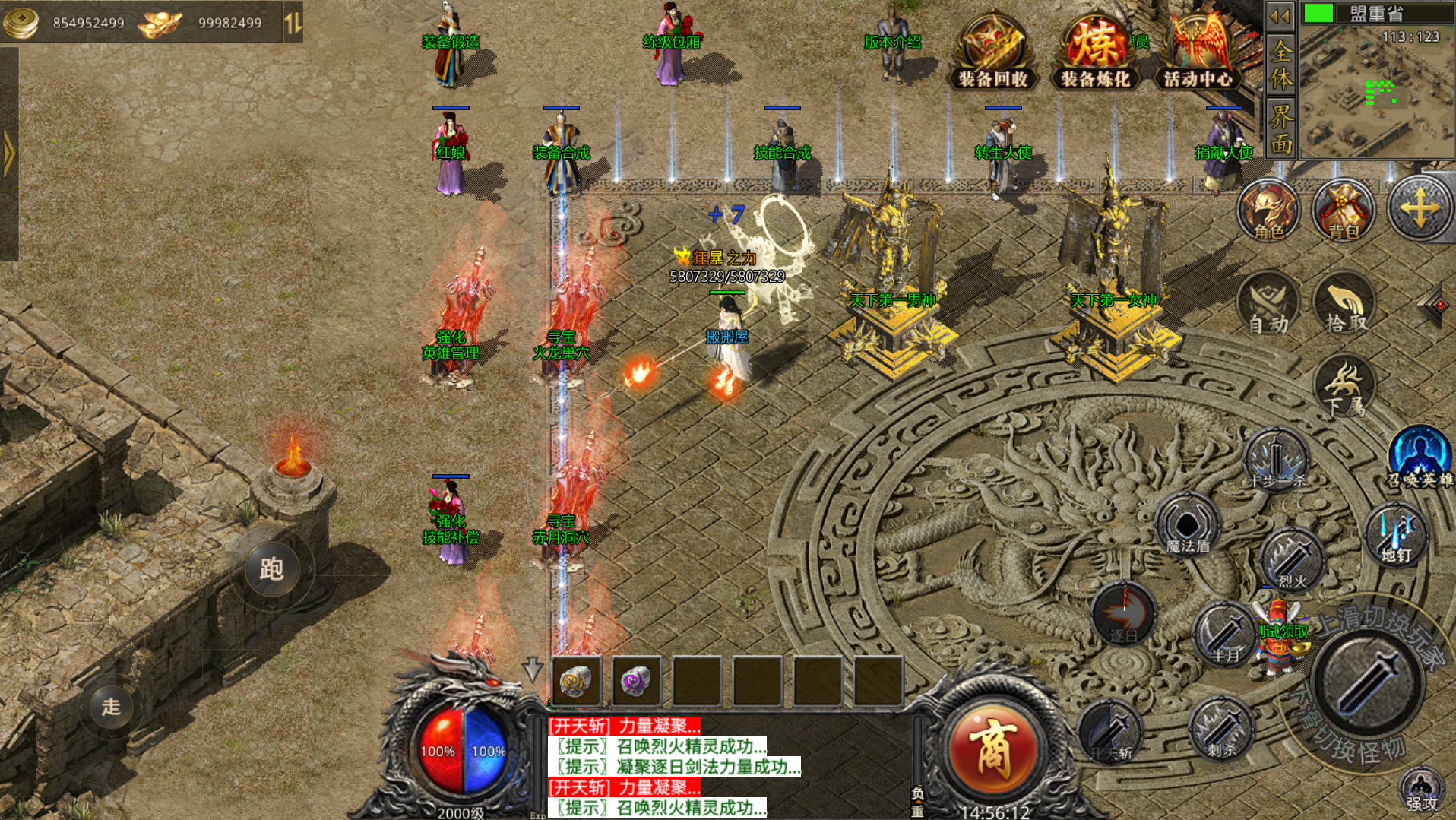Use the 刺杀 thrust skill

(1221, 729)
